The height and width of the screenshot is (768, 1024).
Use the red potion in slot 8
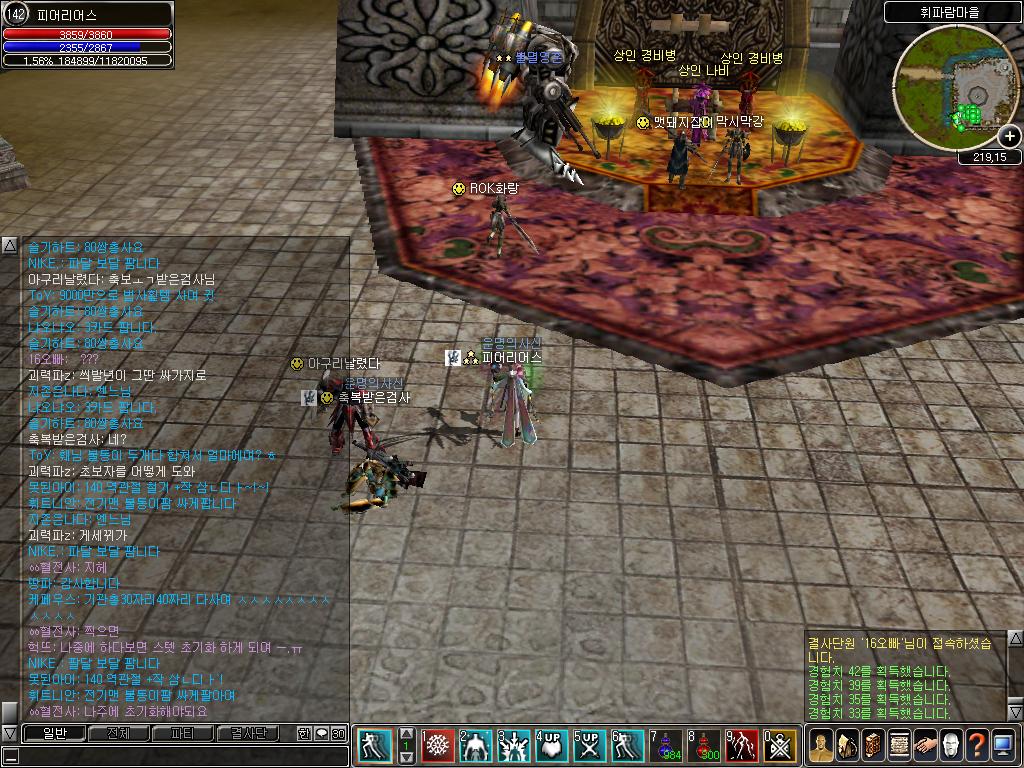(704, 746)
